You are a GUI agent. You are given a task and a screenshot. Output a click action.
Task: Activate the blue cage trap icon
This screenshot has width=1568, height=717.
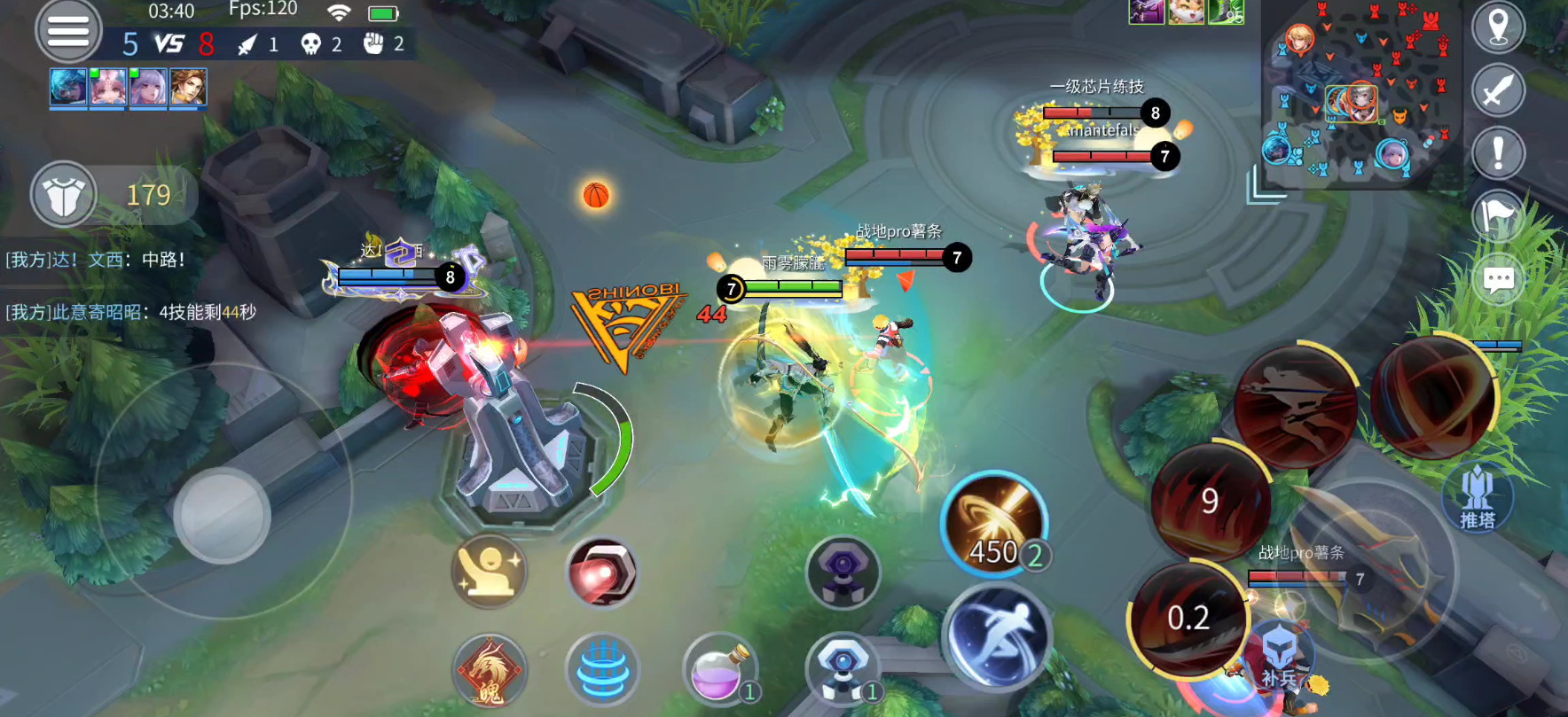point(603,670)
